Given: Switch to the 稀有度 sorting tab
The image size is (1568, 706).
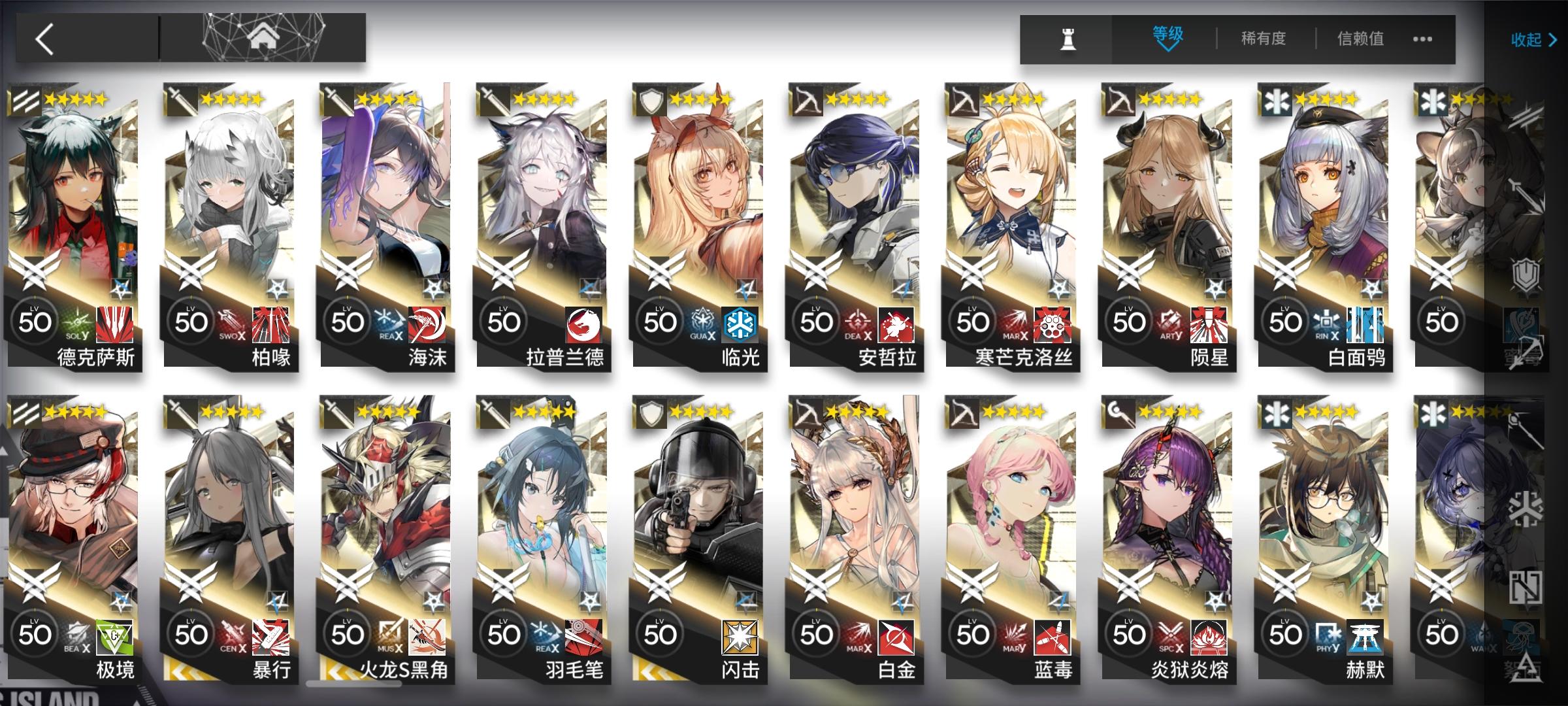Looking at the screenshot, I should click(x=1264, y=39).
